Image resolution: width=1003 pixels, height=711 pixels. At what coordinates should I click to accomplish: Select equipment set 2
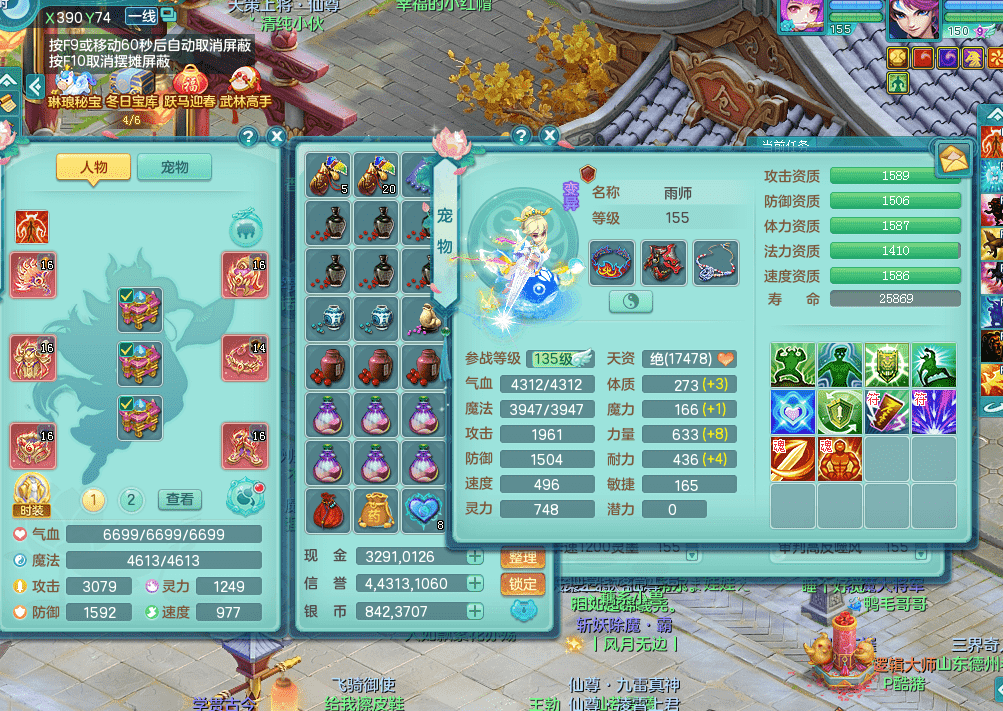click(131, 500)
